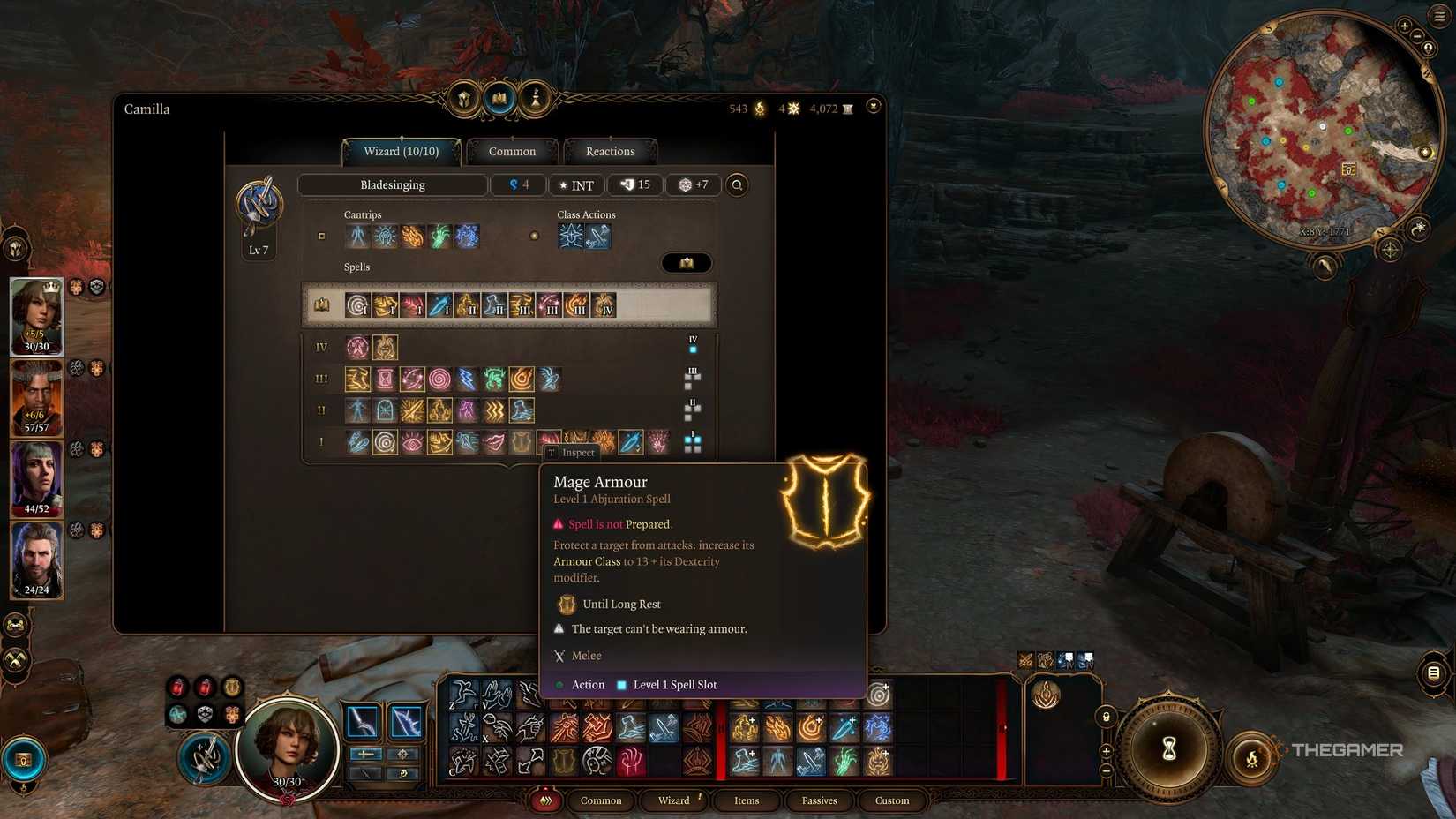
Task: Select the Mage Armour spell in Level I row
Action: (x=522, y=441)
